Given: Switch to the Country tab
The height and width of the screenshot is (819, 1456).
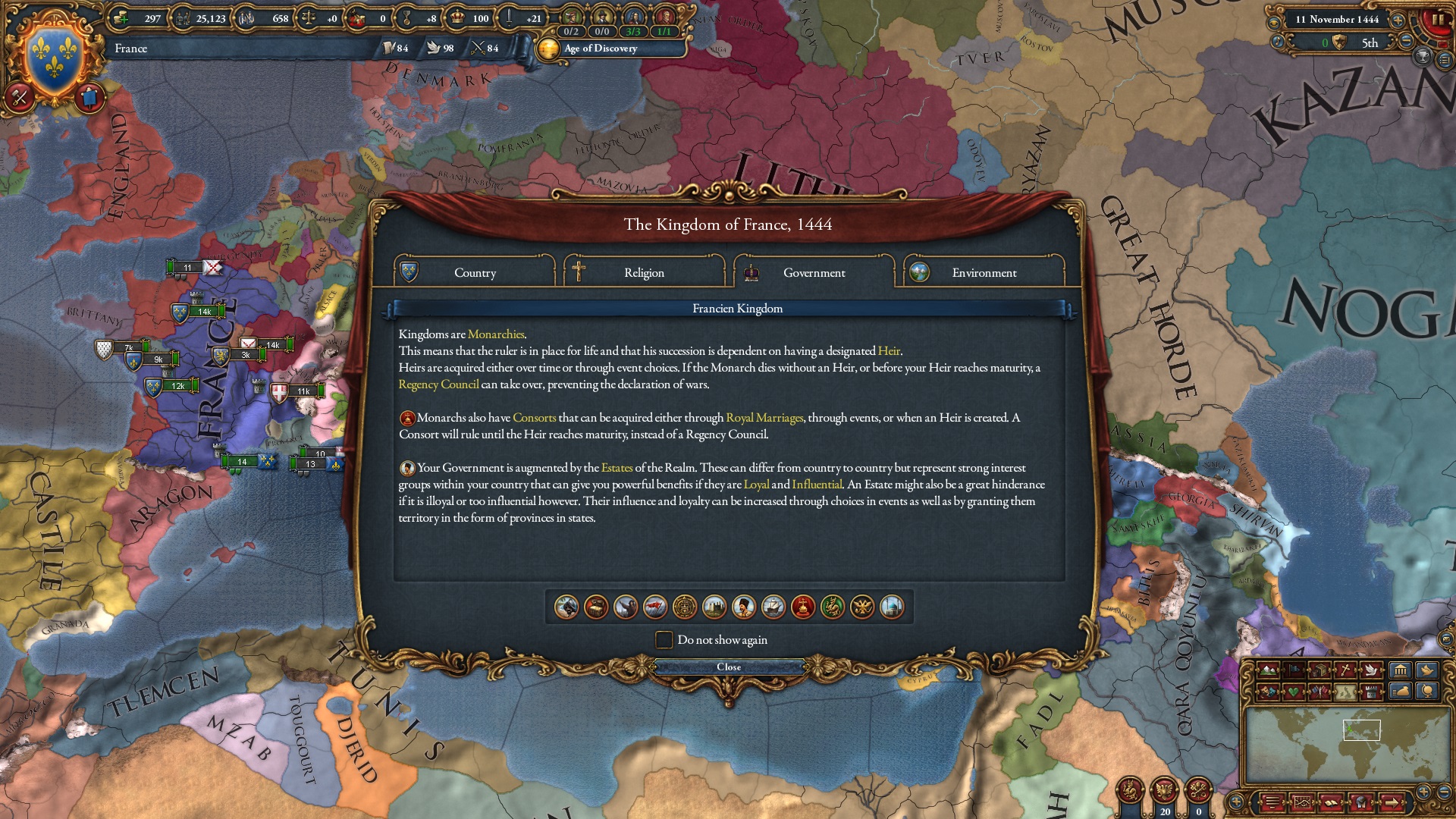Looking at the screenshot, I should [474, 273].
